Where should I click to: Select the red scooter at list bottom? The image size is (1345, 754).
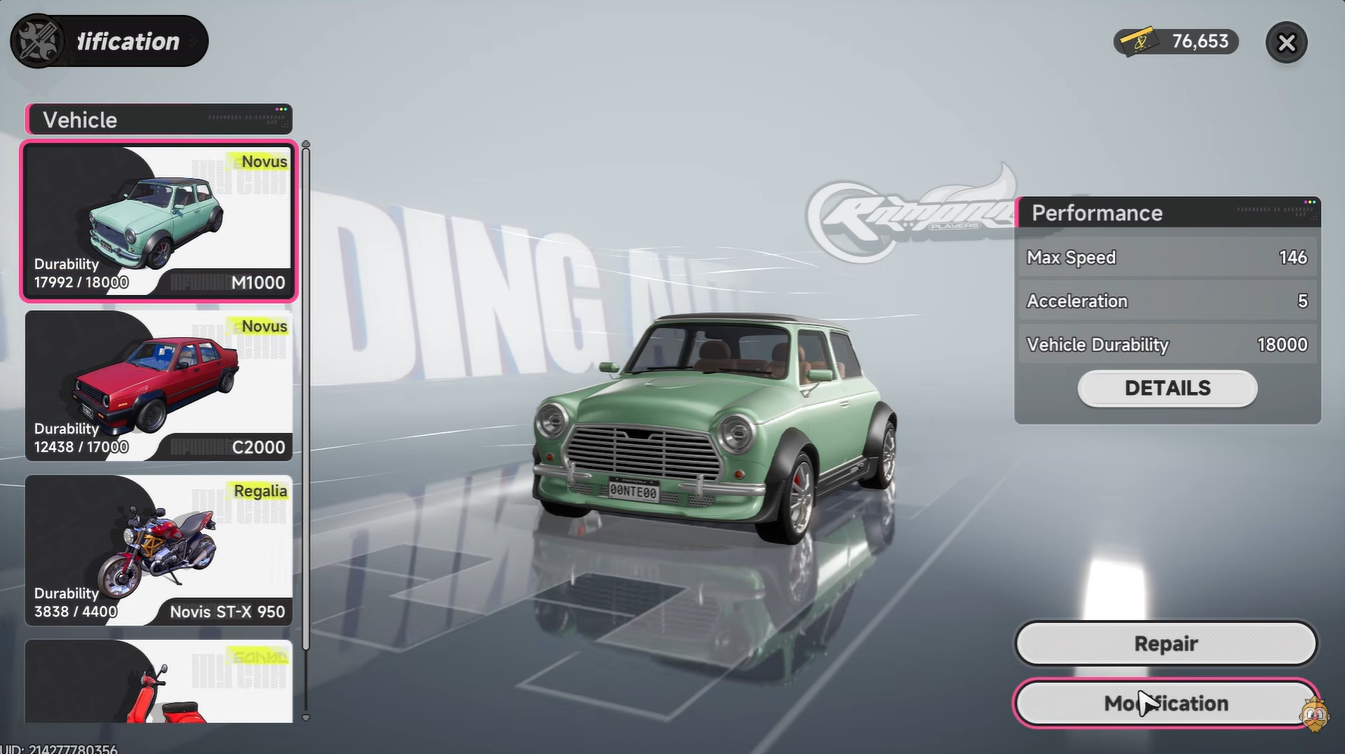coord(158,685)
